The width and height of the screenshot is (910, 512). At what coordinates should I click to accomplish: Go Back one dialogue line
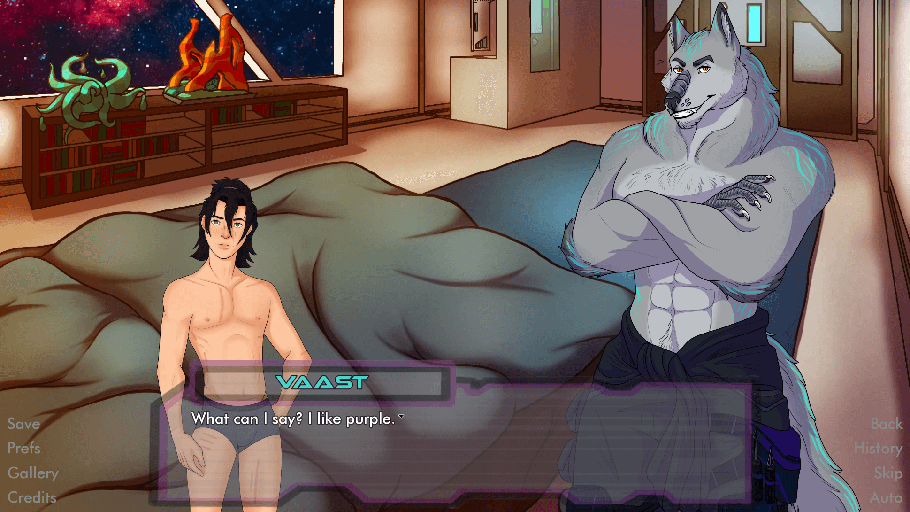click(886, 424)
